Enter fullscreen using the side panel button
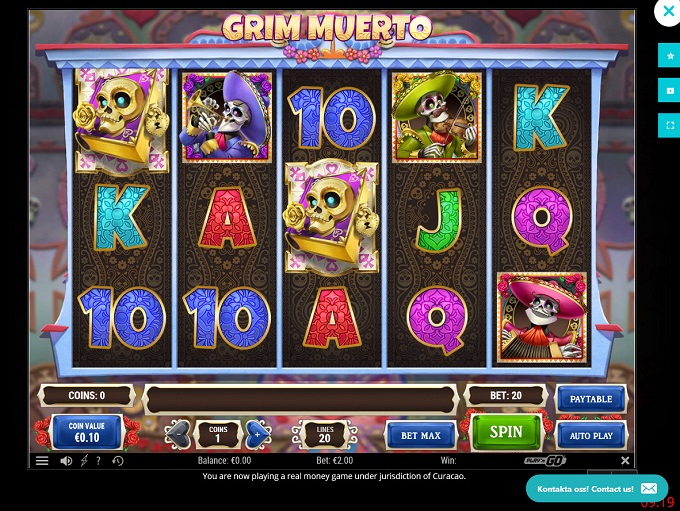This screenshot has height=511, width=680. [668, 125]
